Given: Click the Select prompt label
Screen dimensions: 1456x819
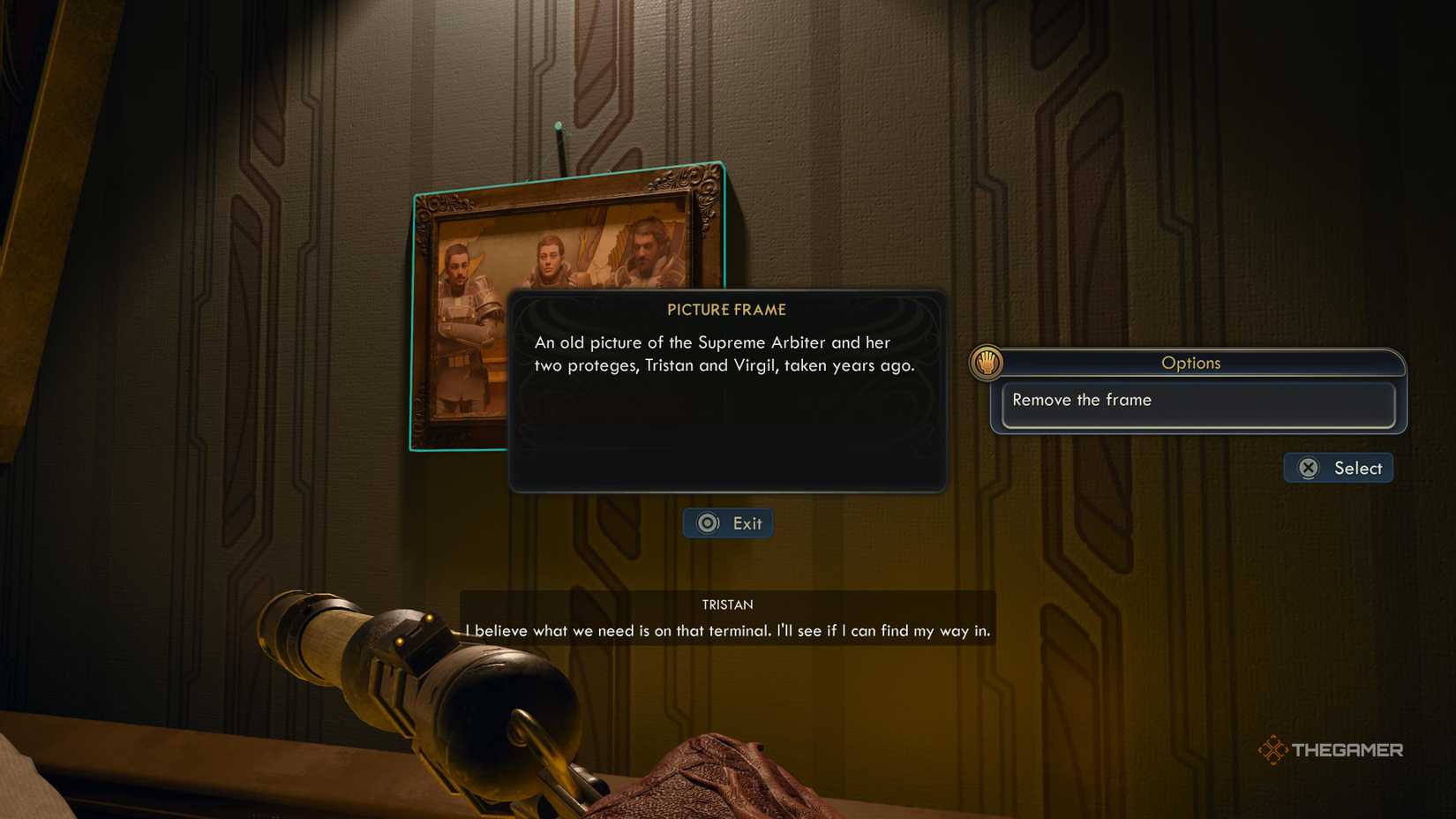Looking at the screenshot, I should coord(1359,468).
